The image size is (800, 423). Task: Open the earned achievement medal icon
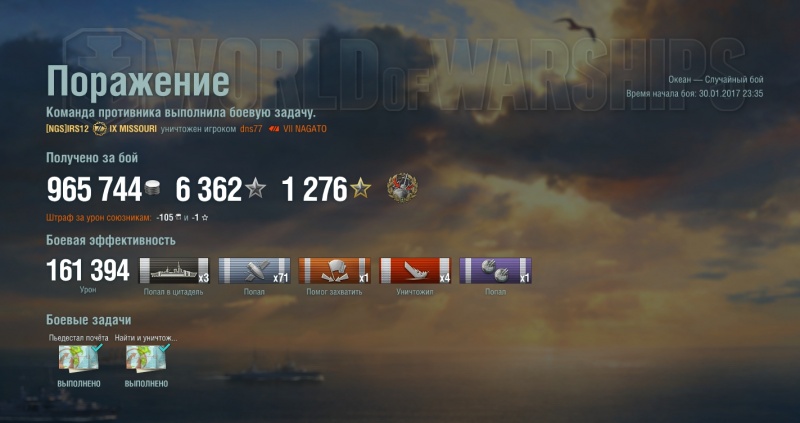pos(402,188)
